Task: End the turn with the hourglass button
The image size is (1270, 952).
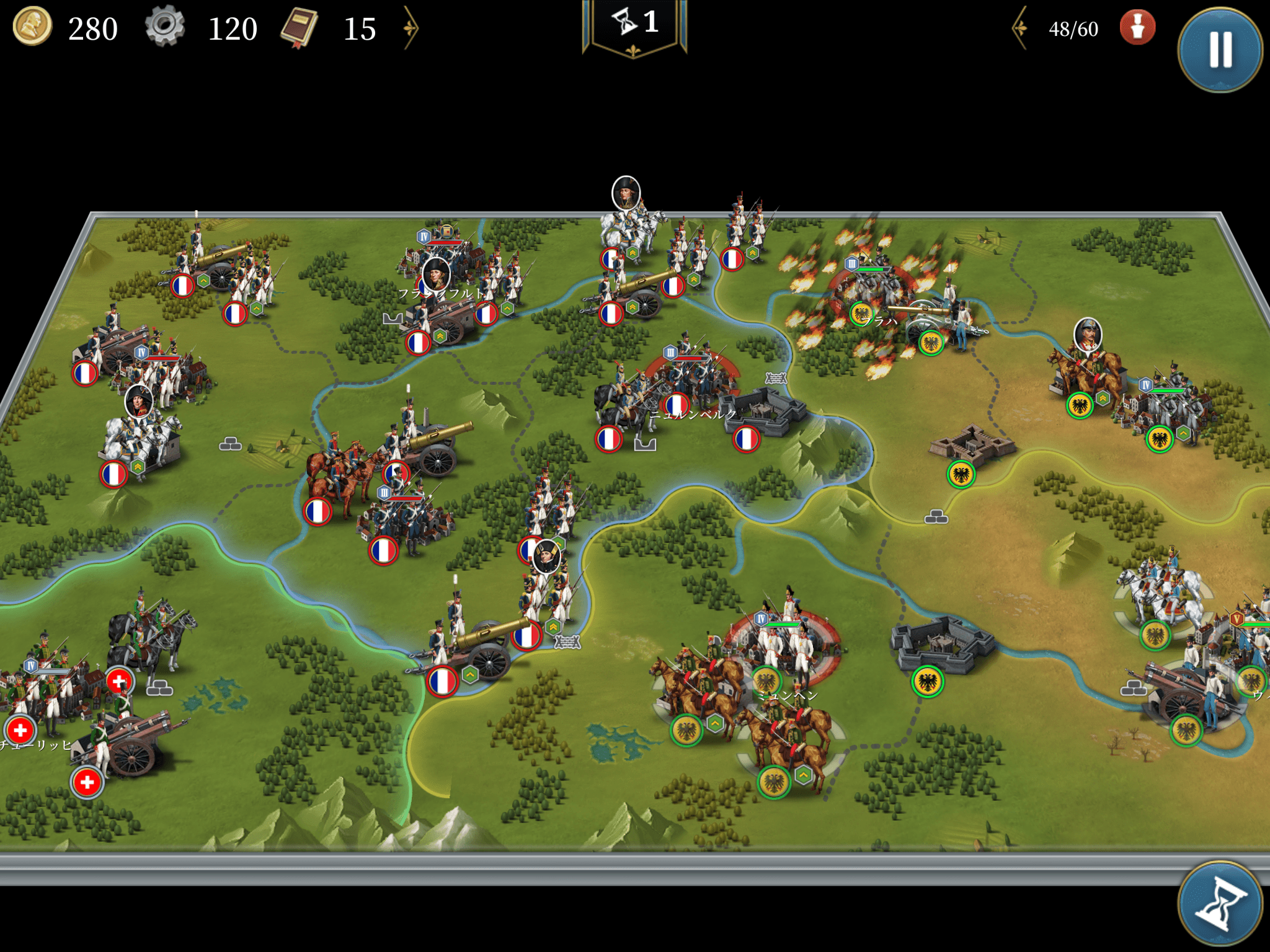Action: click(1220, 904)
